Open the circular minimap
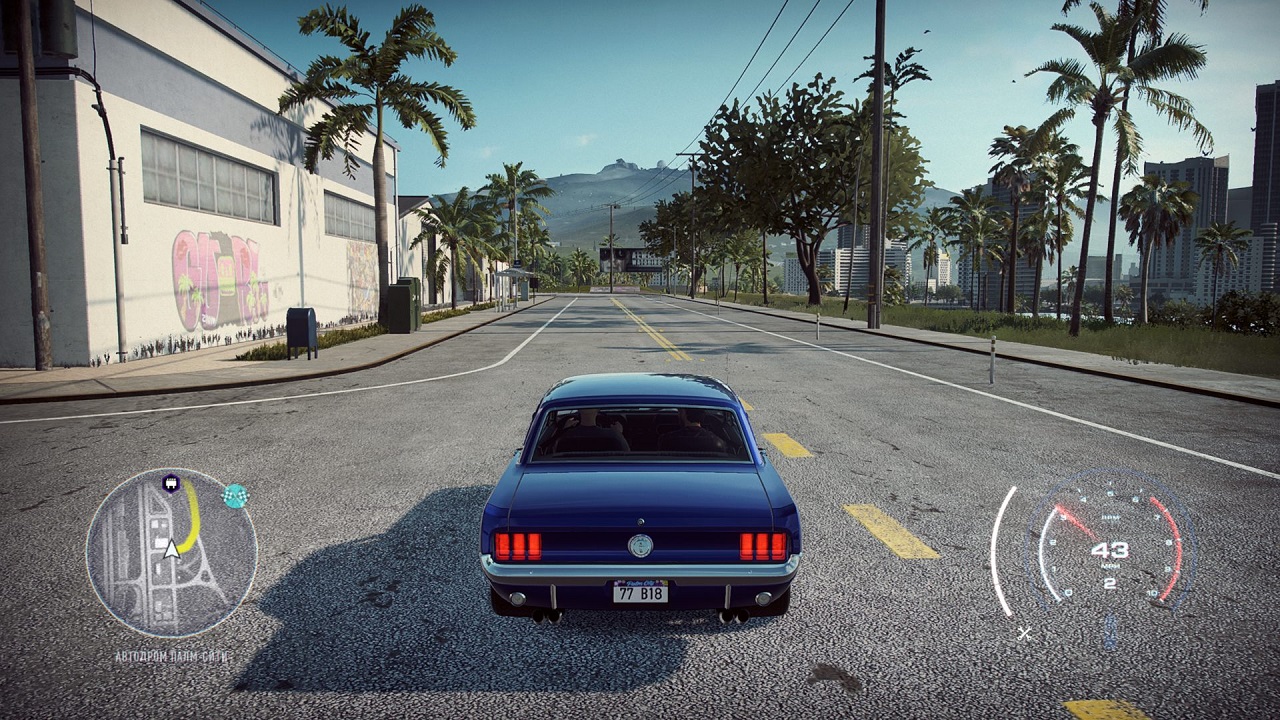 171,553
